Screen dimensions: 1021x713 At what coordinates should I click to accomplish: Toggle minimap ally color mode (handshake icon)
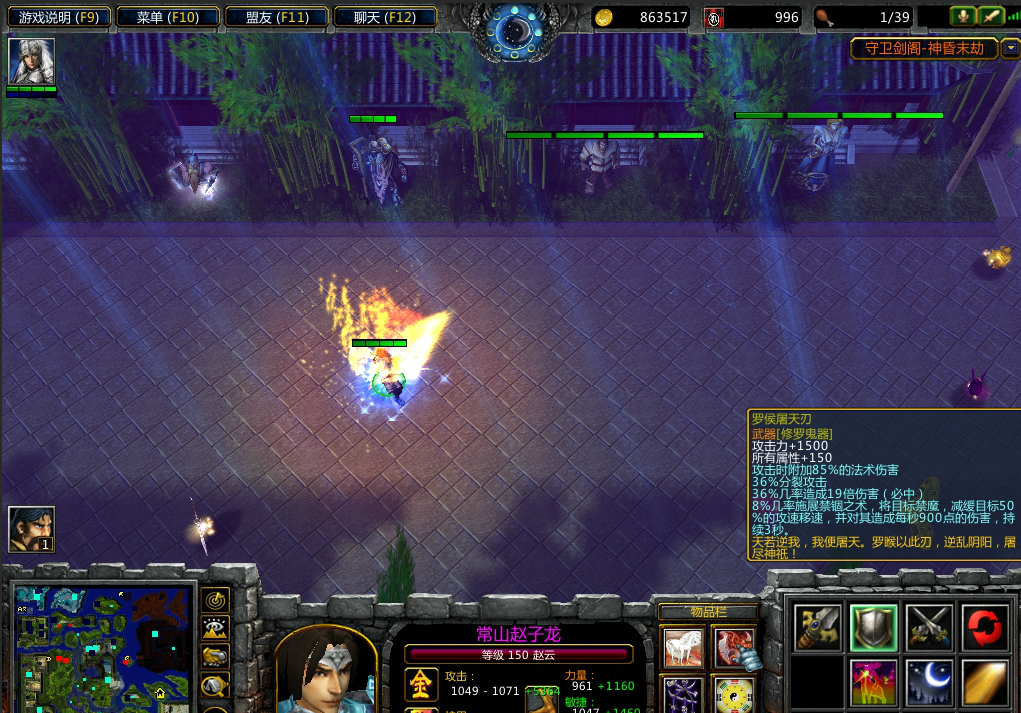point(216,657)
